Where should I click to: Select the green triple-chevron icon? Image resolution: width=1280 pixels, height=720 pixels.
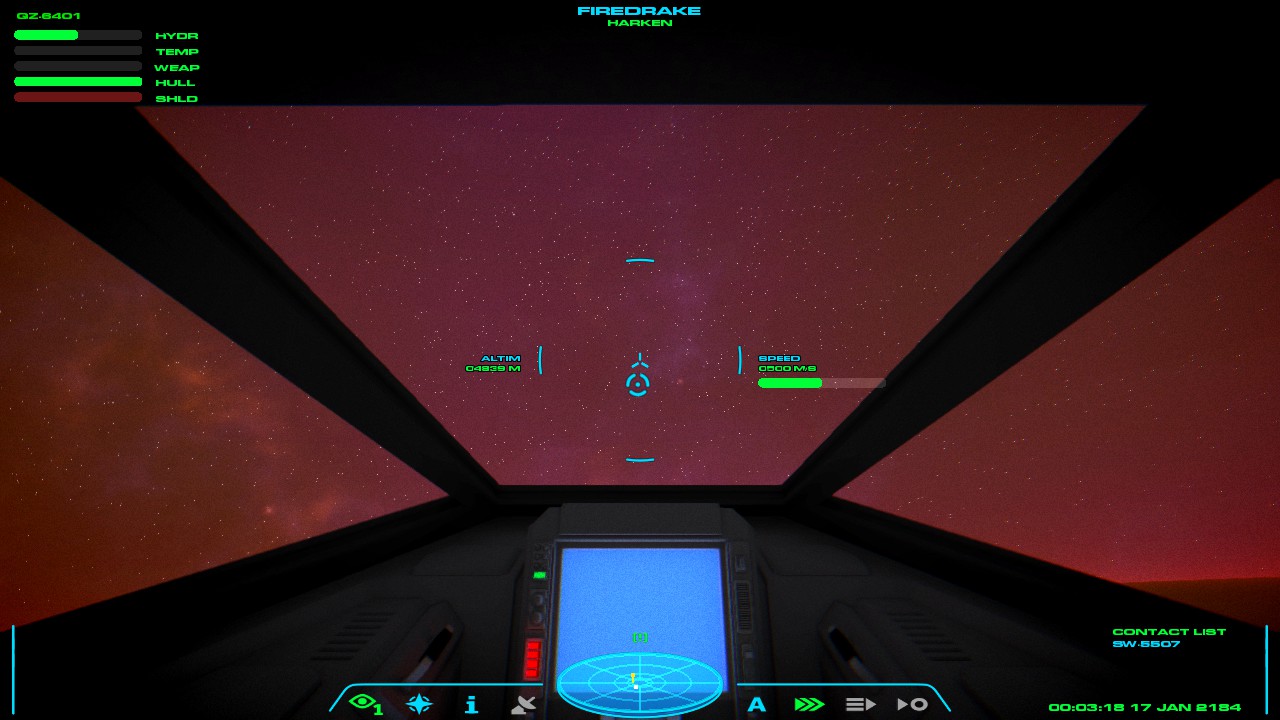pyautogui.click(x=808, y=704)
